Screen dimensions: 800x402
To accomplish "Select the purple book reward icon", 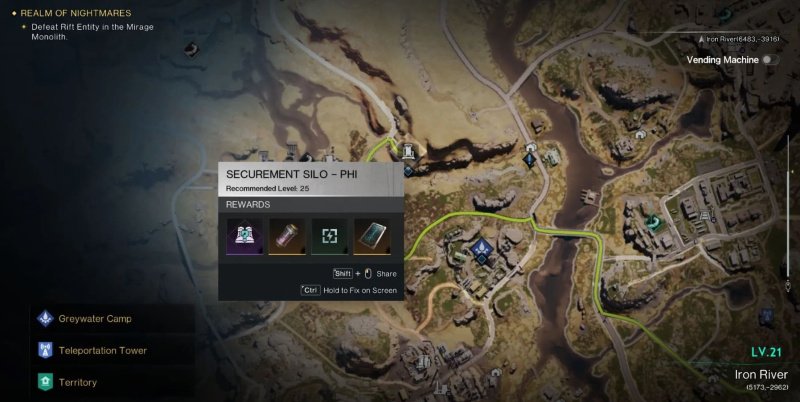I will coord(244,236).
